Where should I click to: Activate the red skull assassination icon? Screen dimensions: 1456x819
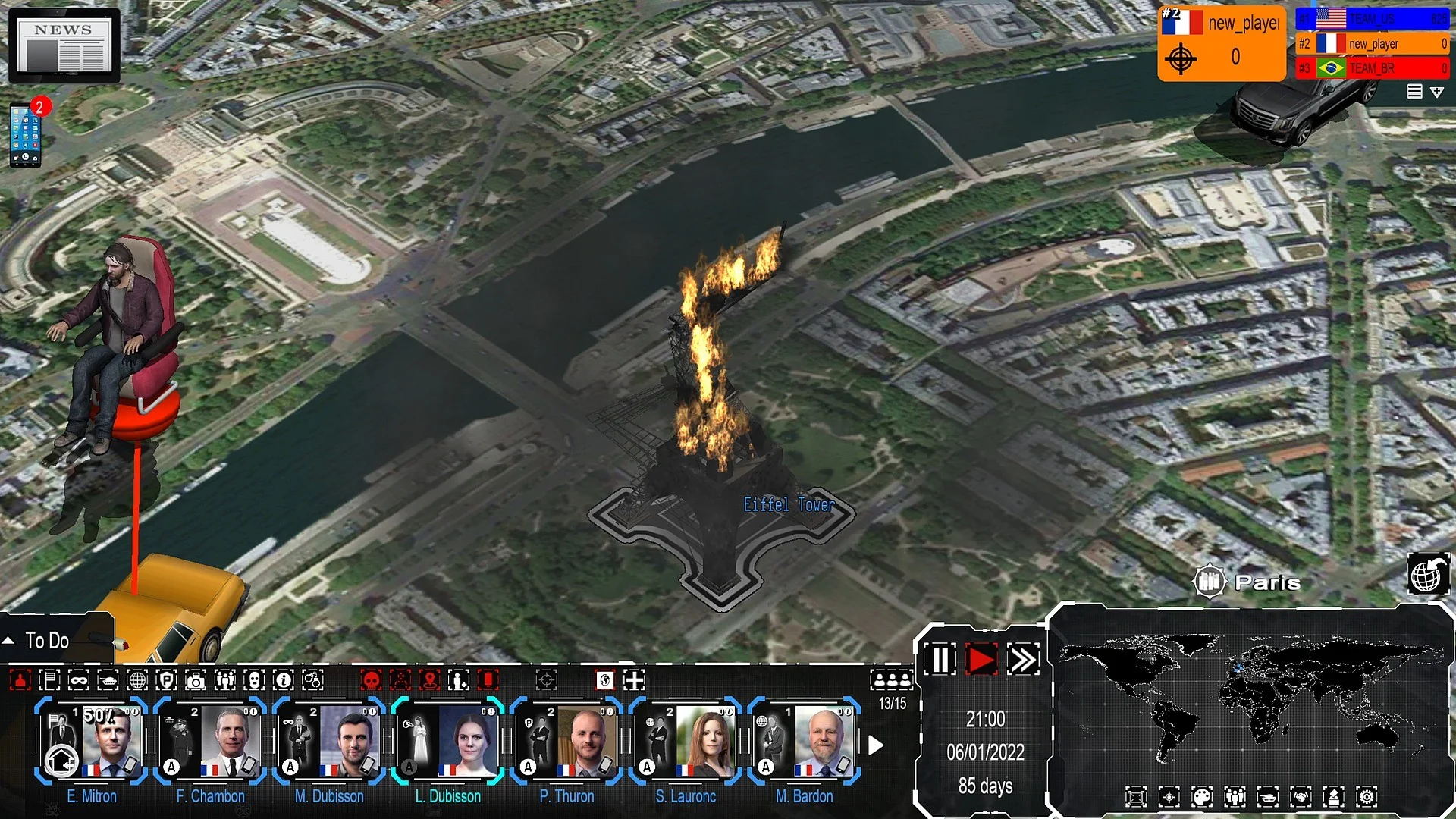point(370,680)
